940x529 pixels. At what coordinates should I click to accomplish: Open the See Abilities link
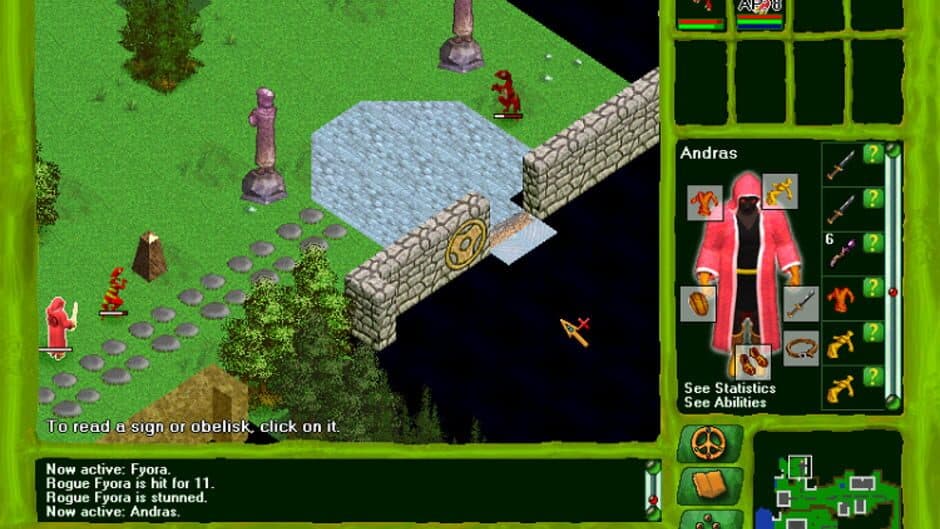[725, 402]
